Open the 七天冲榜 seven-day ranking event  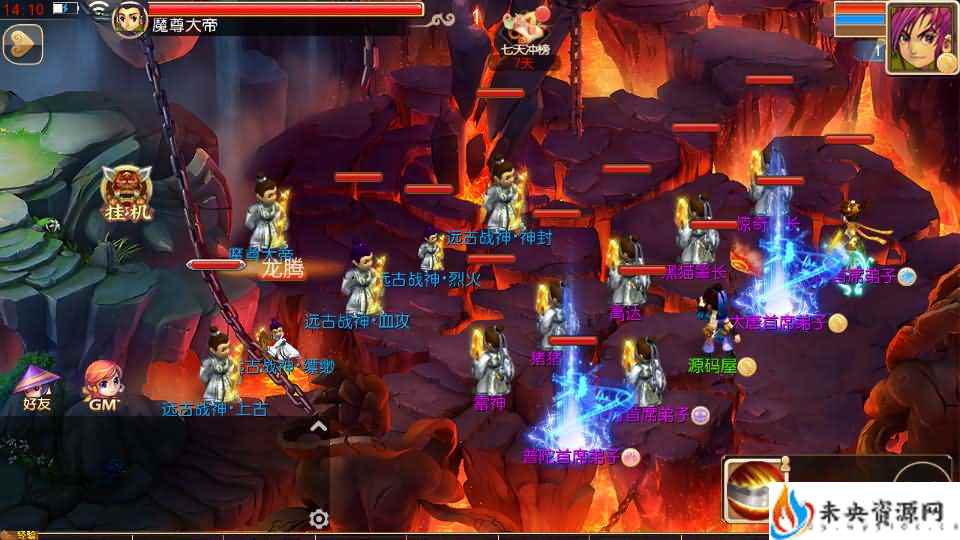click(526, 33)
